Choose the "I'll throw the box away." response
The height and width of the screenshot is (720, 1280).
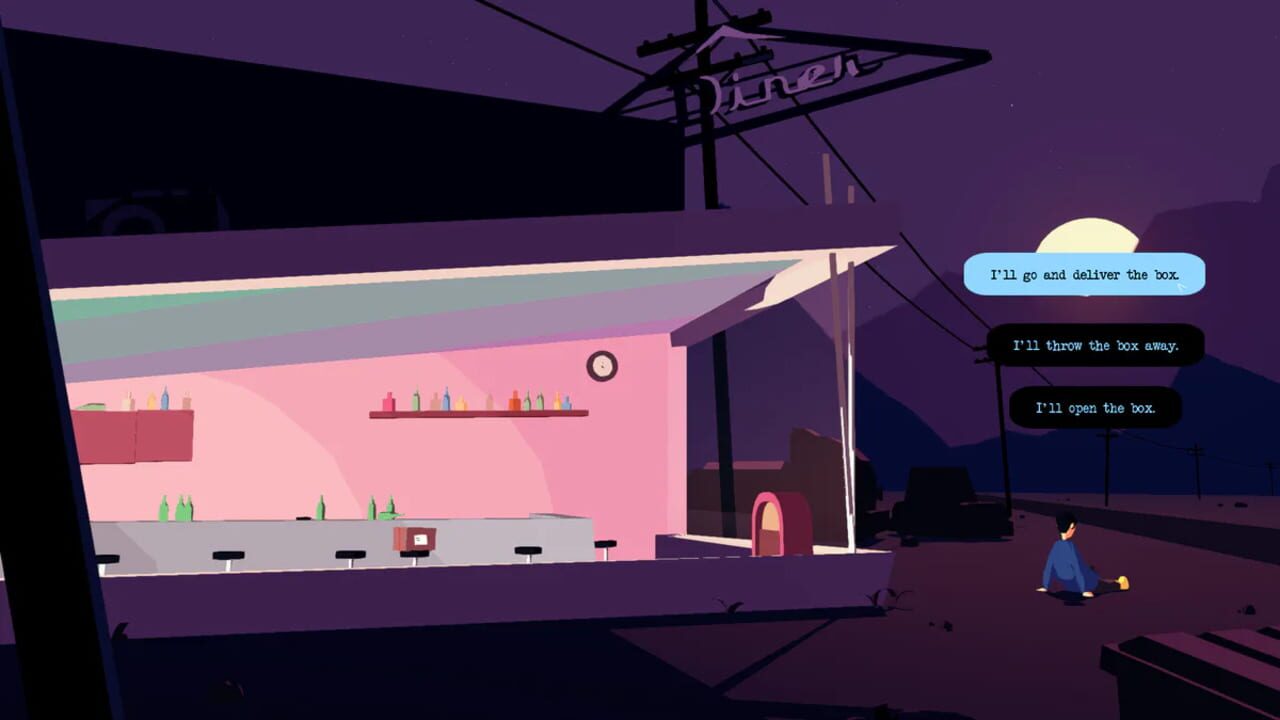[x=1096, y=344]
